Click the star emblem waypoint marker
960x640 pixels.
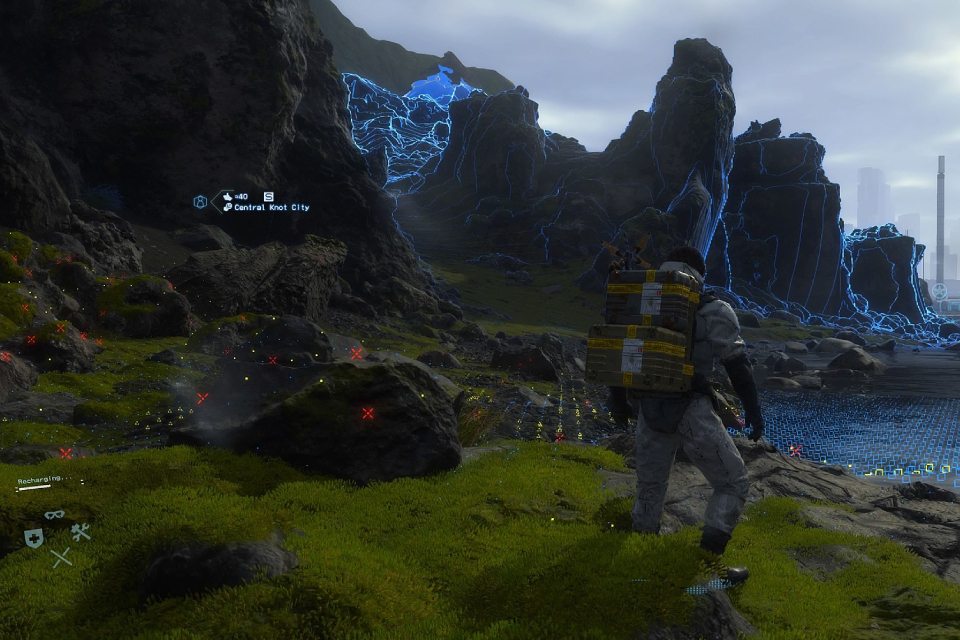point(939,292)
